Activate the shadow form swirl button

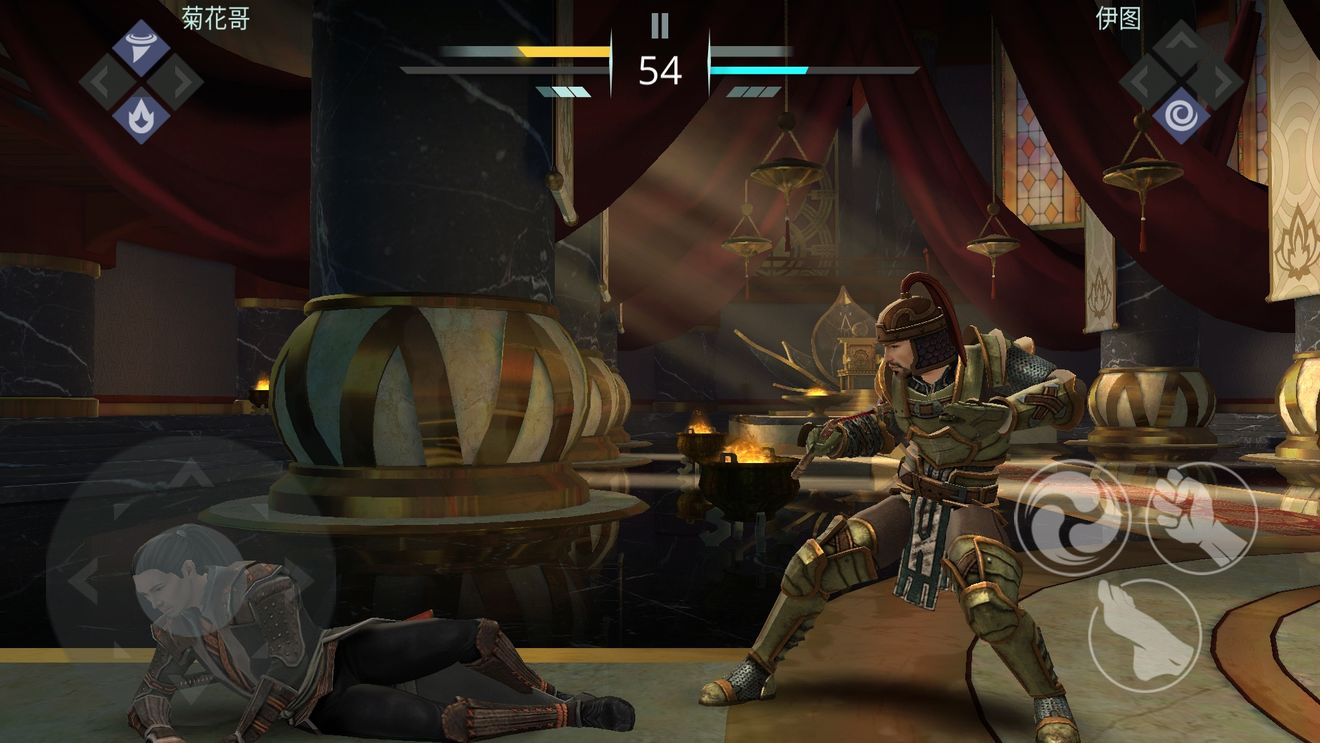[1073, 519]
